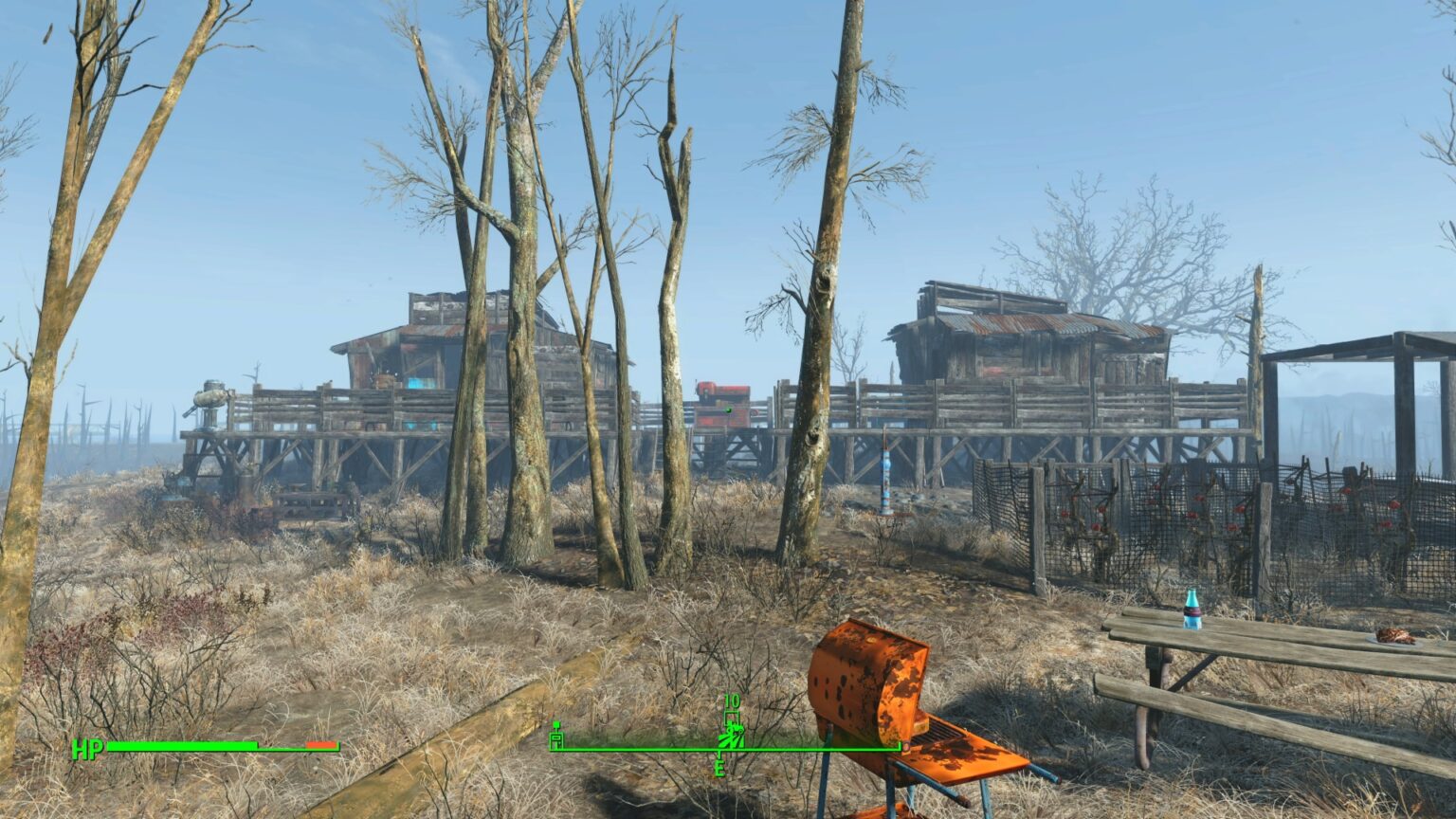Select the plate of food on the picnic table
Screen dimensions: 1456x819
click(x=1392, y=637)
